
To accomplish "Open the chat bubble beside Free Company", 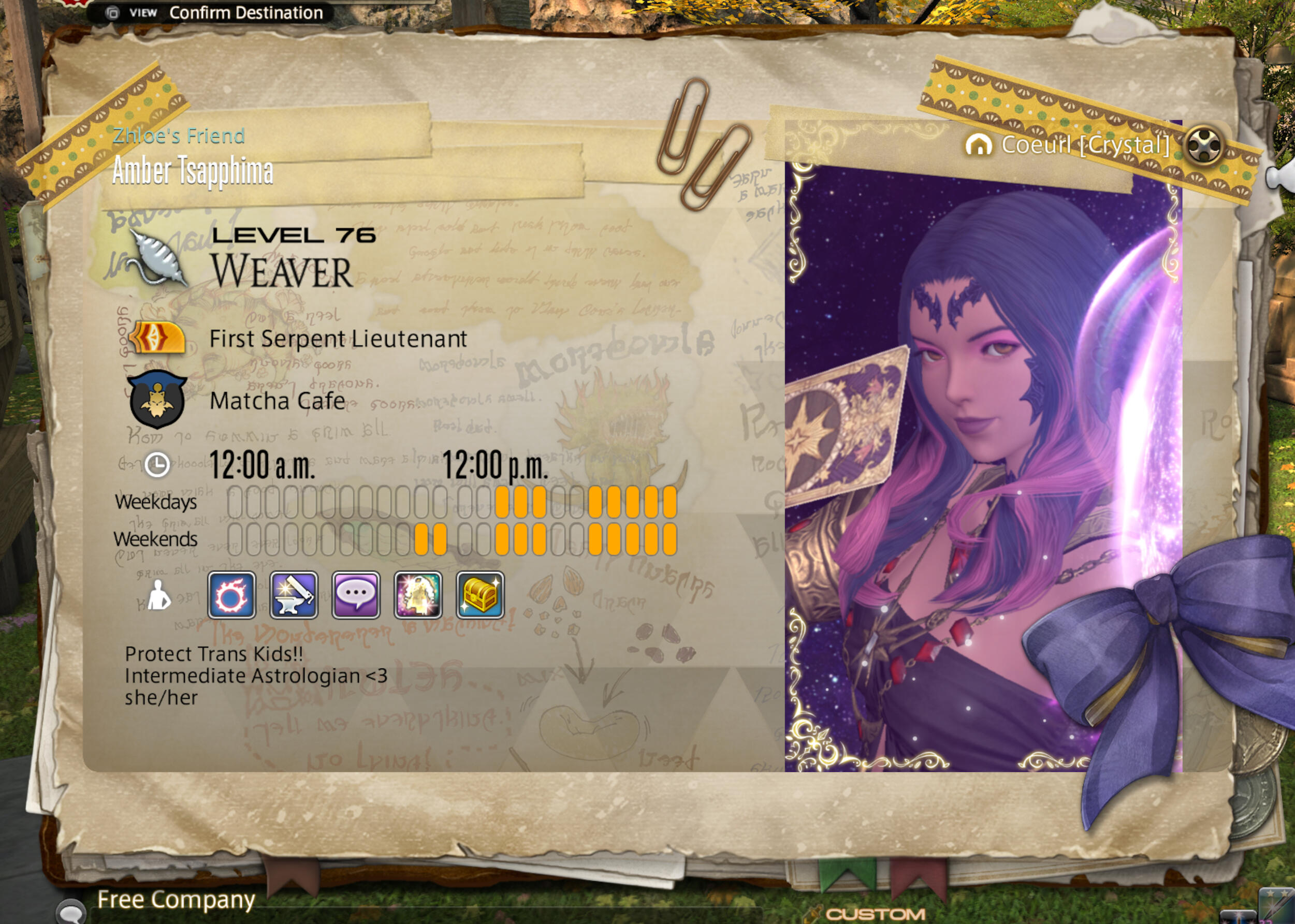I will click(71, 910).
